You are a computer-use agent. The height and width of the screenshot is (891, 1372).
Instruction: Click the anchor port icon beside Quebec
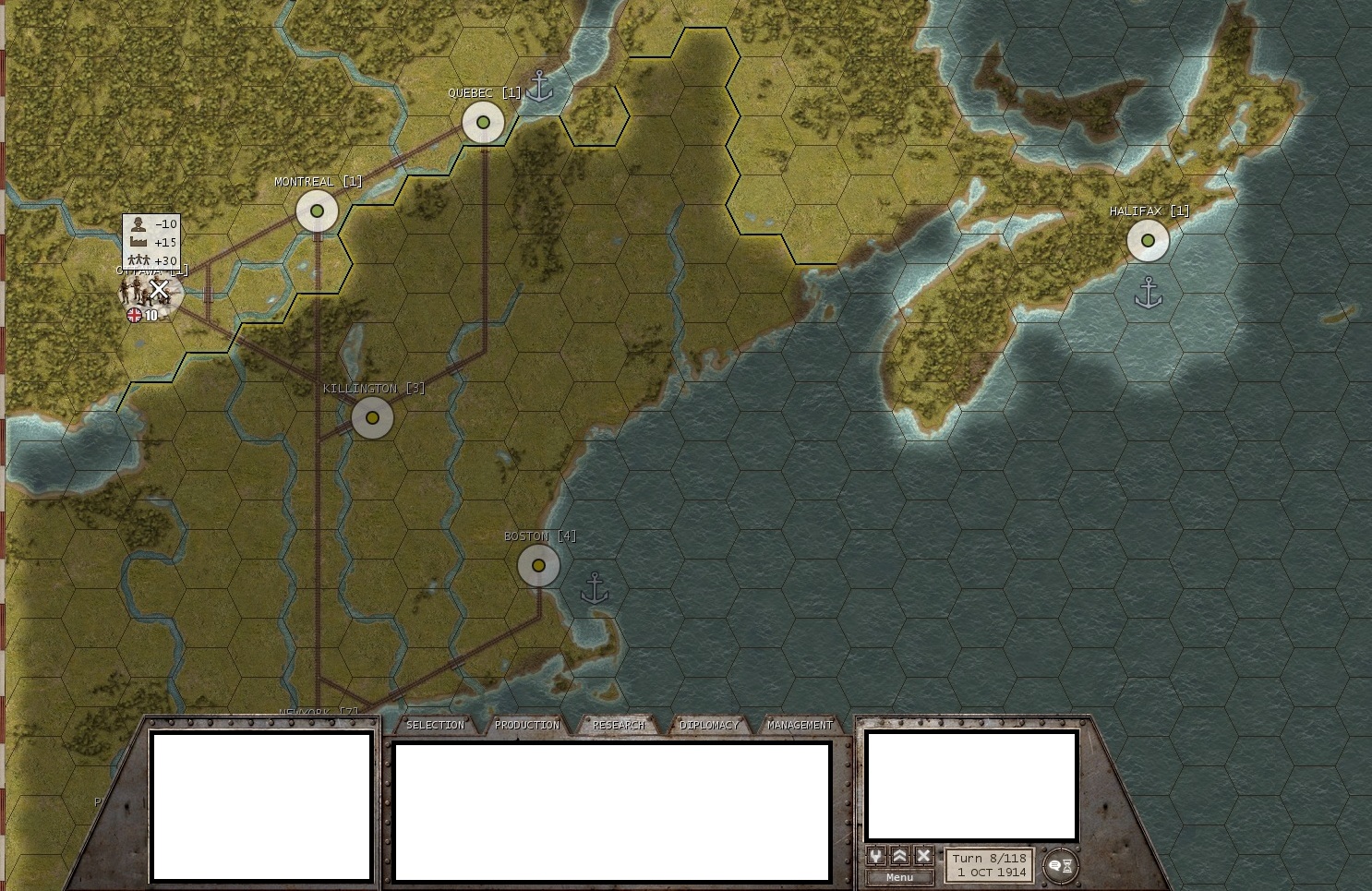[x=538, y=87]
